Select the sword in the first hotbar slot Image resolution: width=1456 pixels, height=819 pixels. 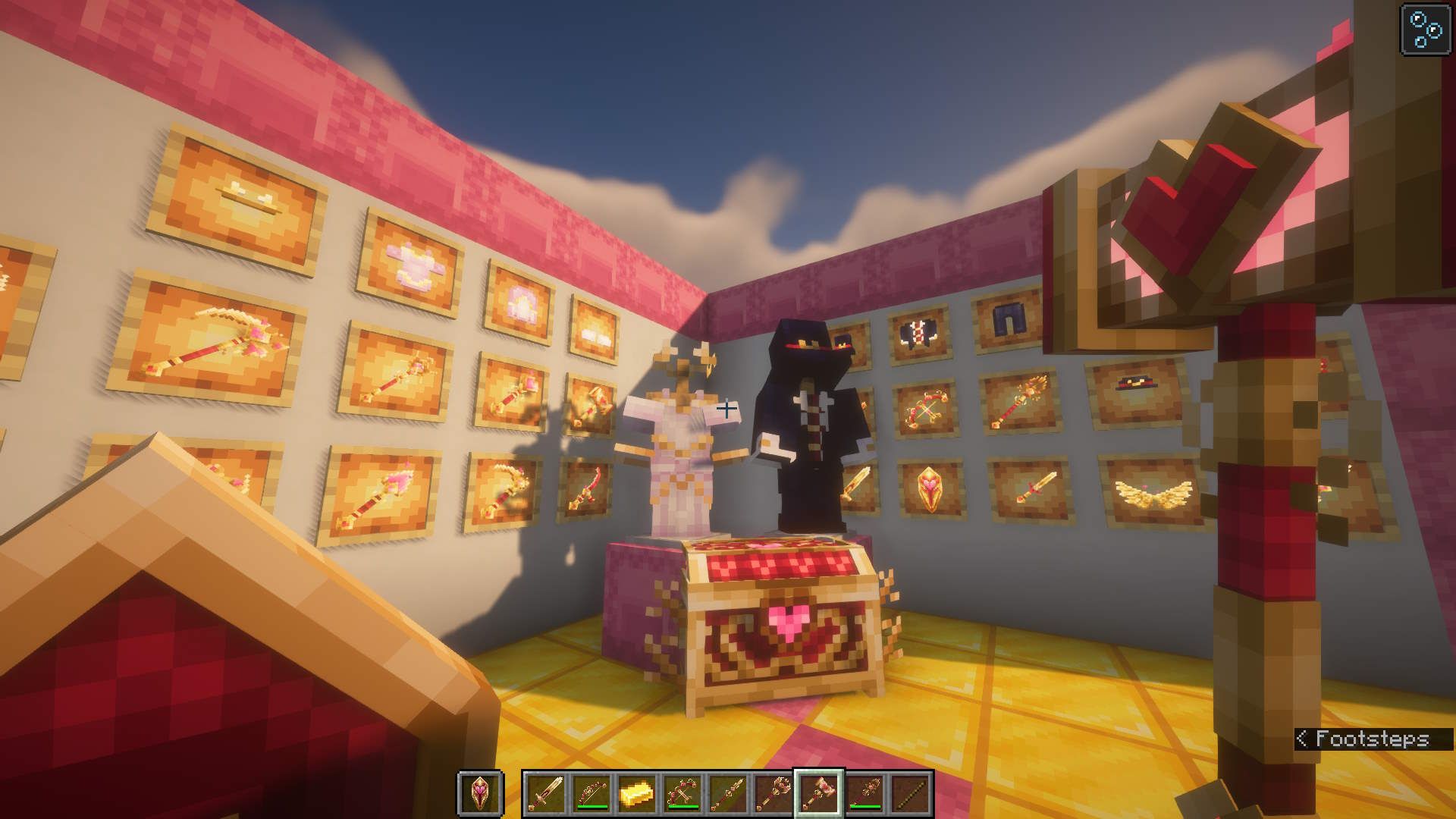[544, 794]
